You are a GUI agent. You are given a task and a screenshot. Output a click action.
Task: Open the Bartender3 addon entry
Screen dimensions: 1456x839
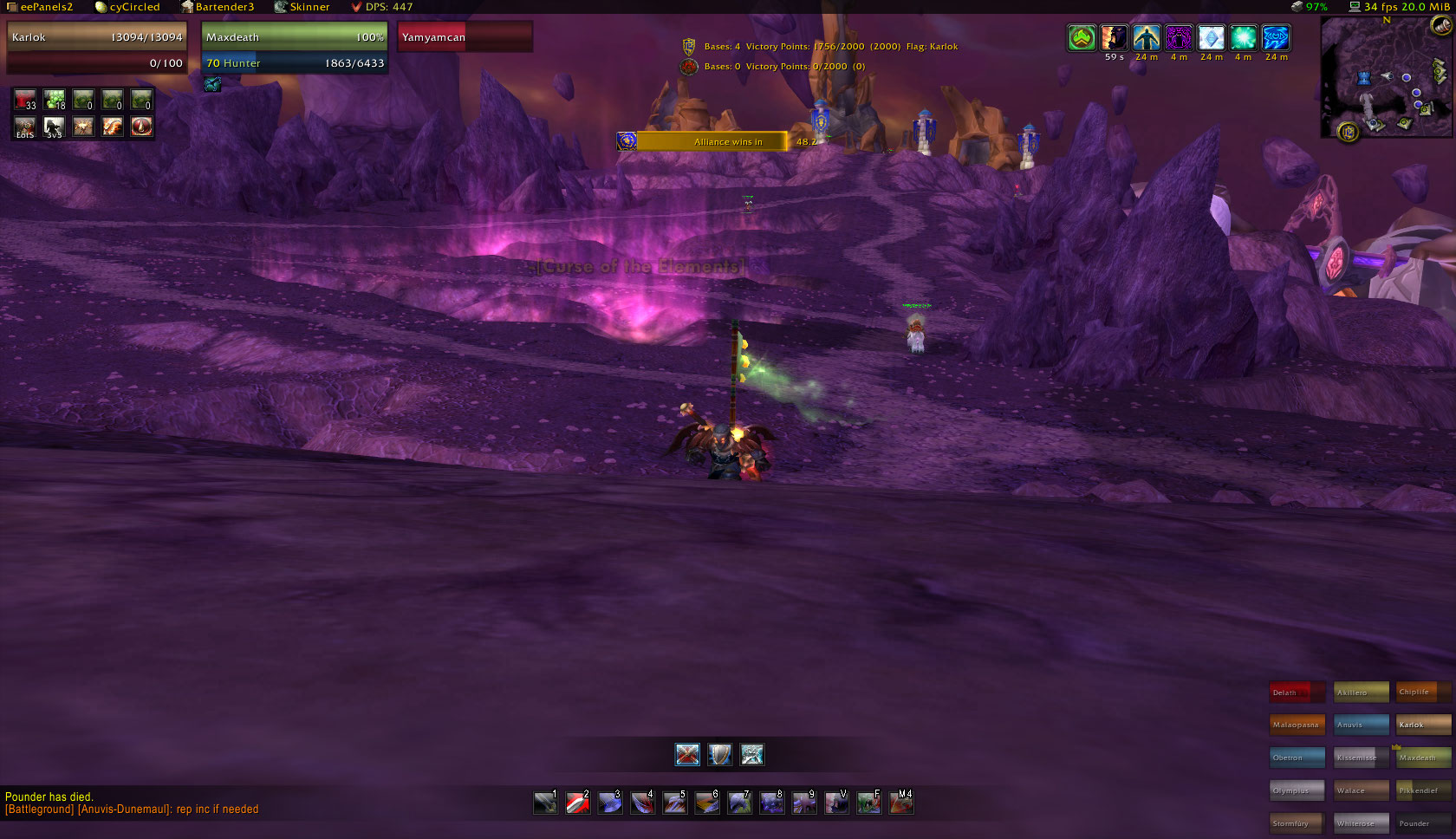click(218, 7)
